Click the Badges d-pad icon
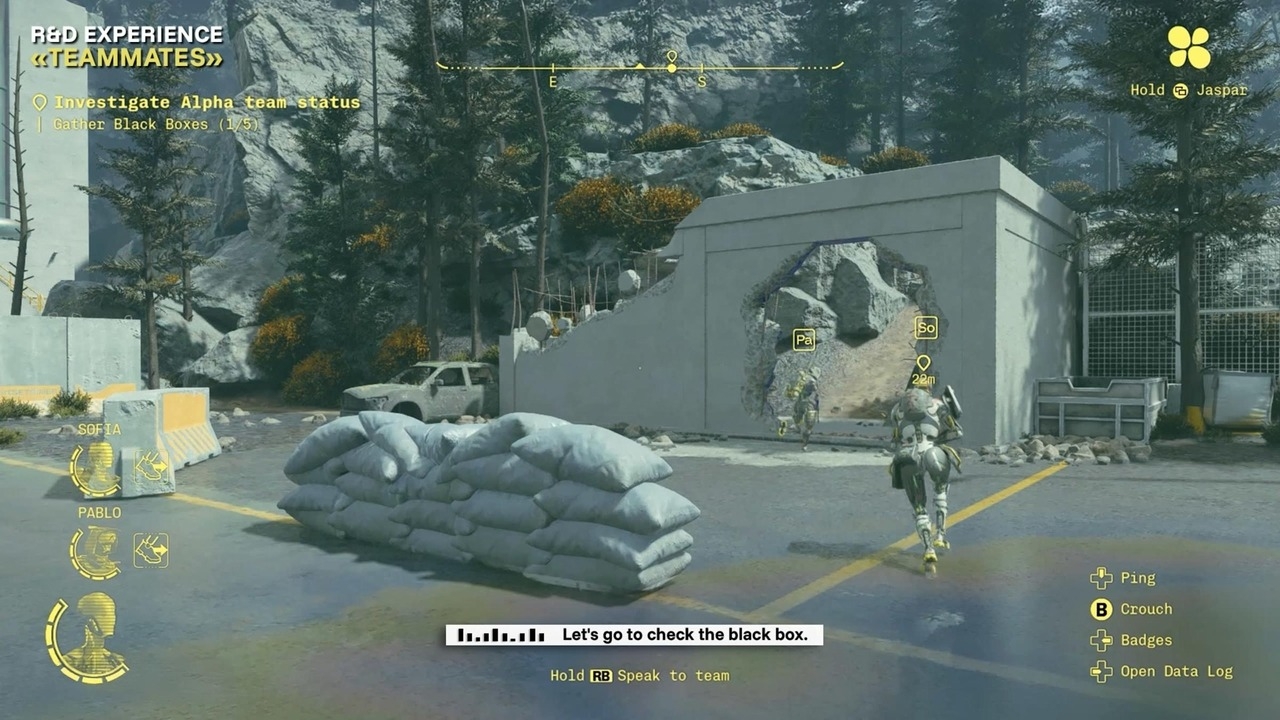Viewport: 1280px width, 720px height. pos(1100,640)
